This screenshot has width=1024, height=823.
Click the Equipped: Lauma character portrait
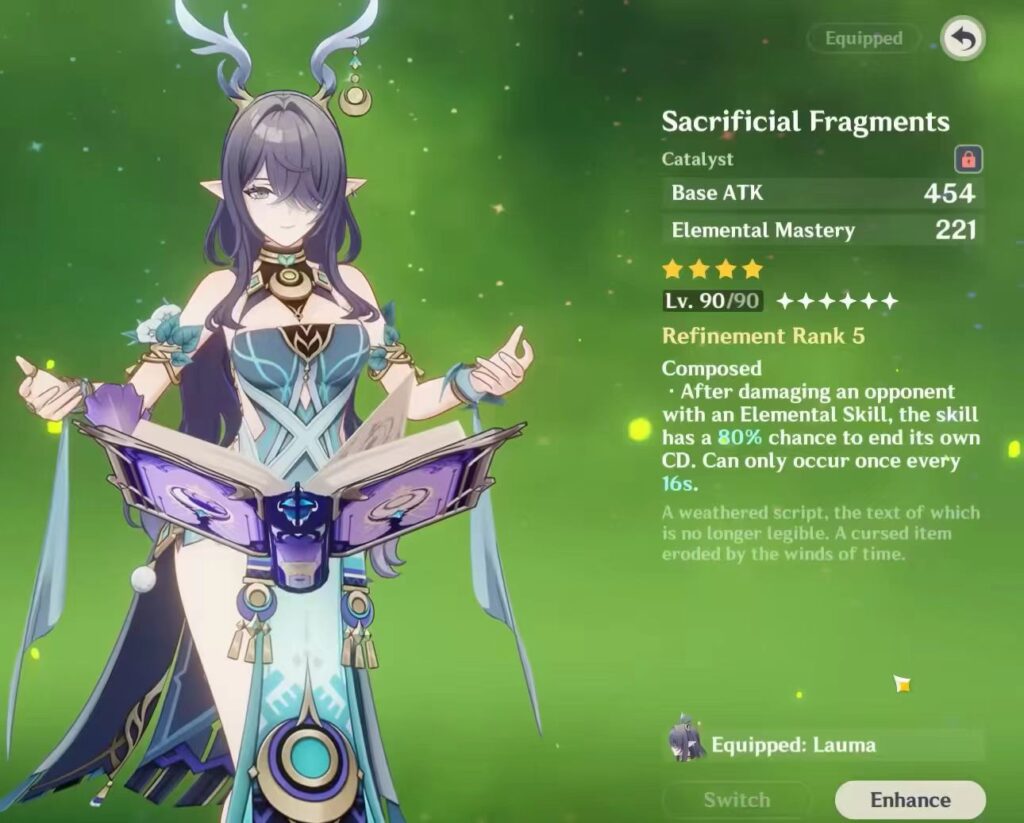(x=687, y=743)
